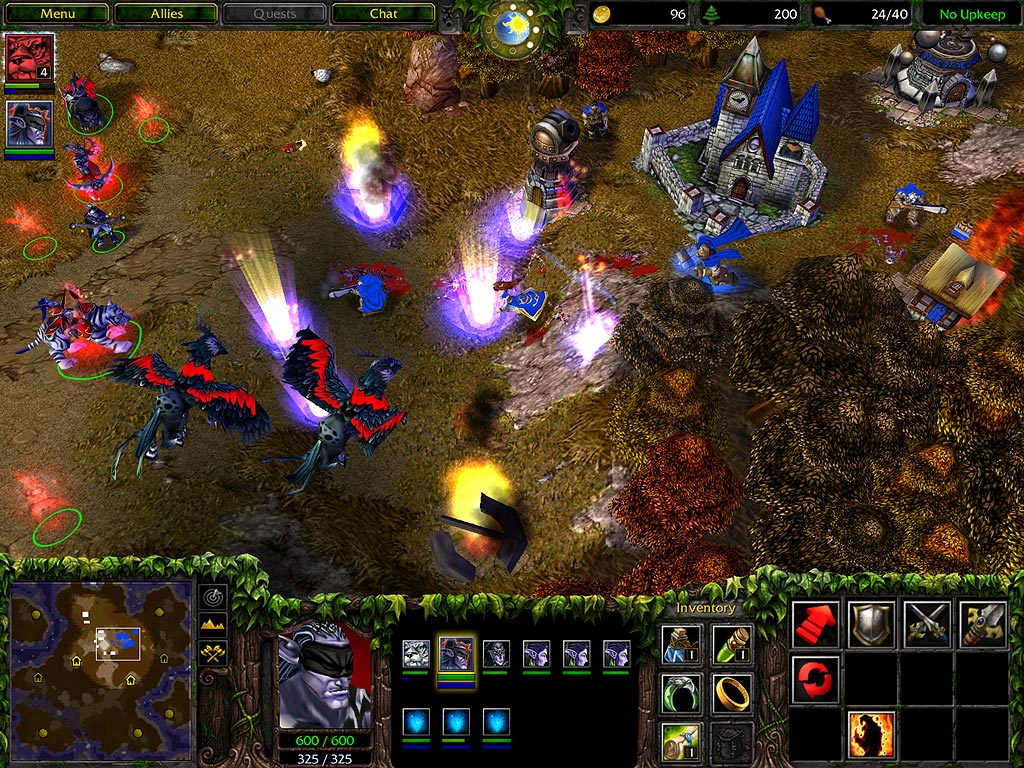Viewport: 1024px width, 768px height.
Task: Select the red-faced hero portrait icon
Action: (29, 59)
